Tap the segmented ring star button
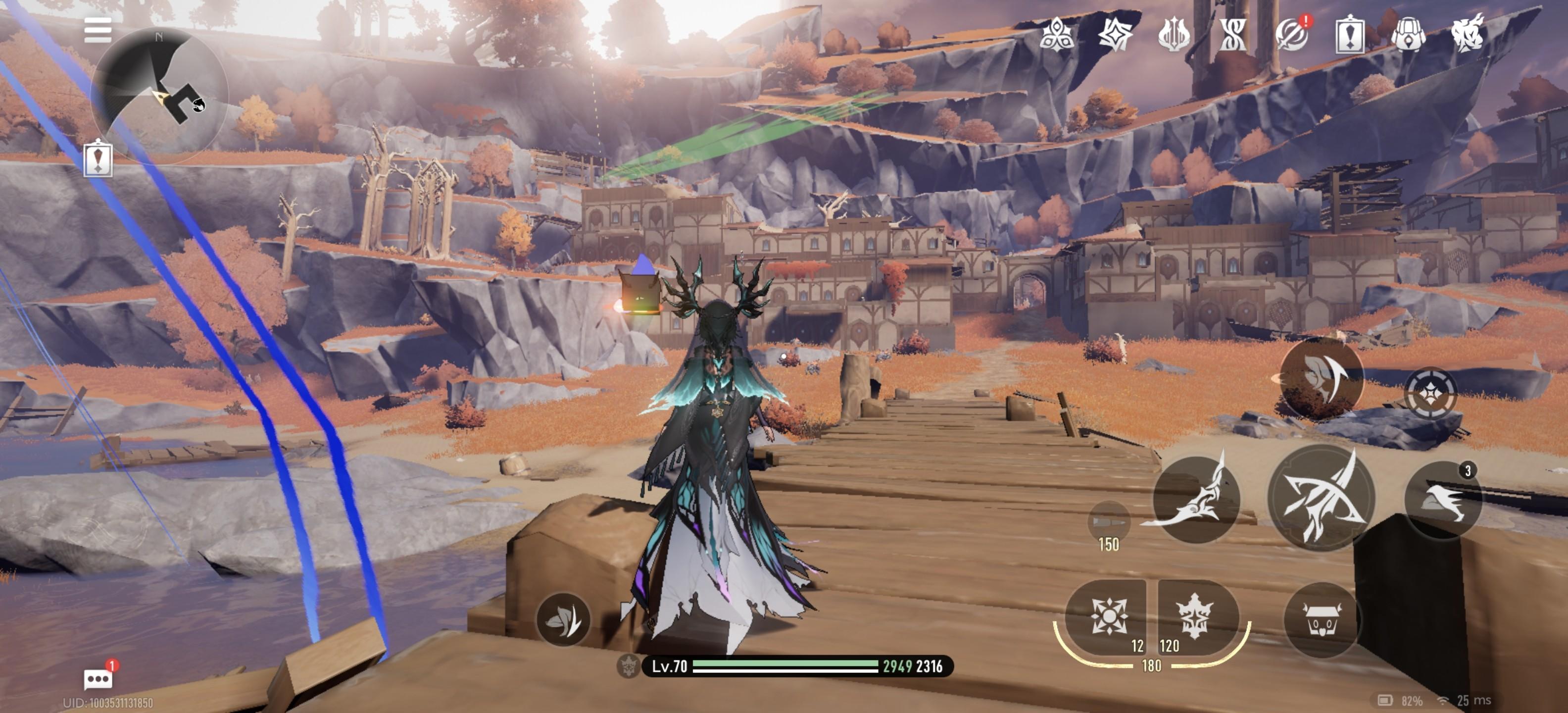This screenshot has width=1568, height=713. tap(1430, 393)
